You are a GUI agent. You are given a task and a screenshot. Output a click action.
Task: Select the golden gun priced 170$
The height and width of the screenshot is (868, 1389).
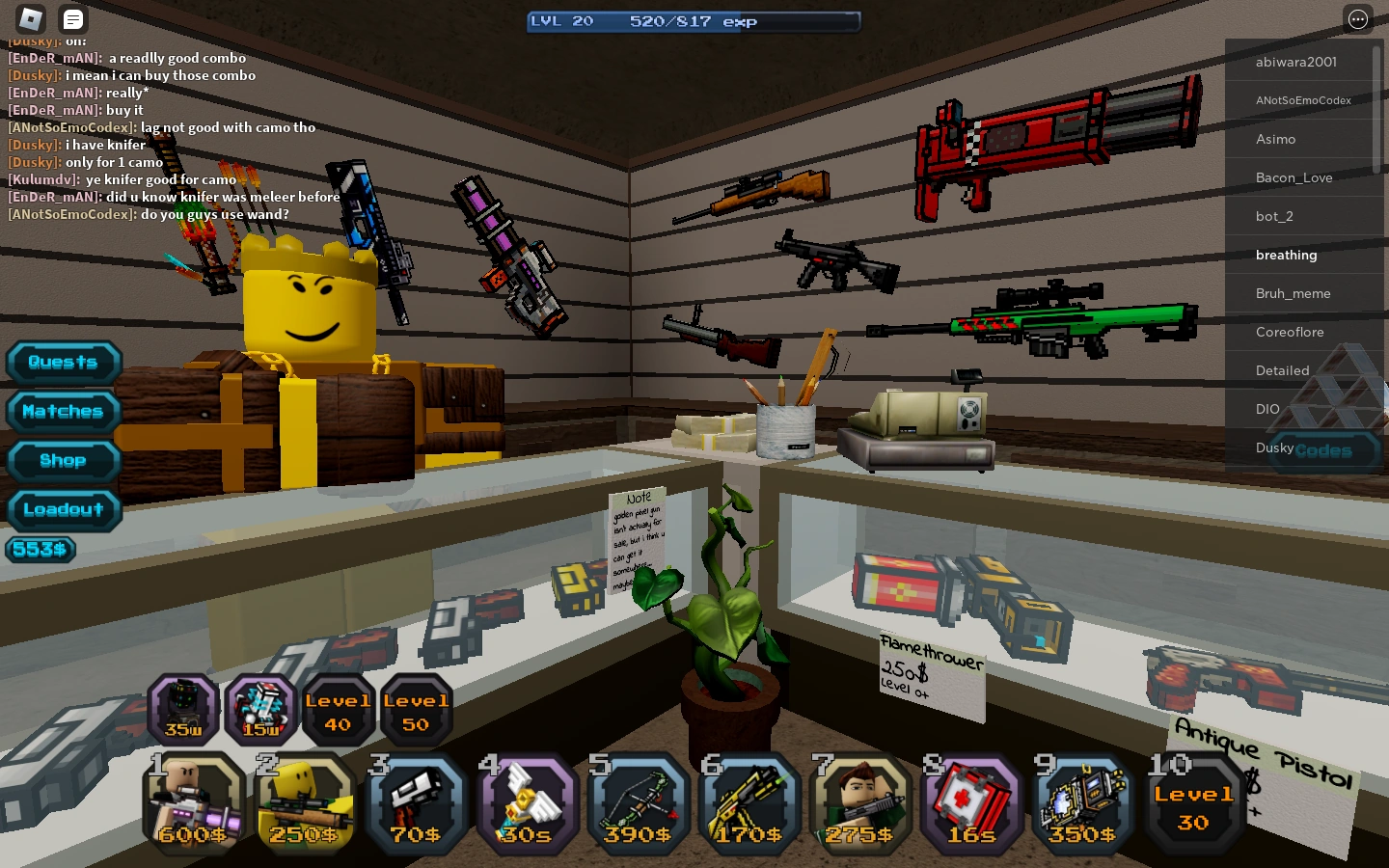coord(749,803)
